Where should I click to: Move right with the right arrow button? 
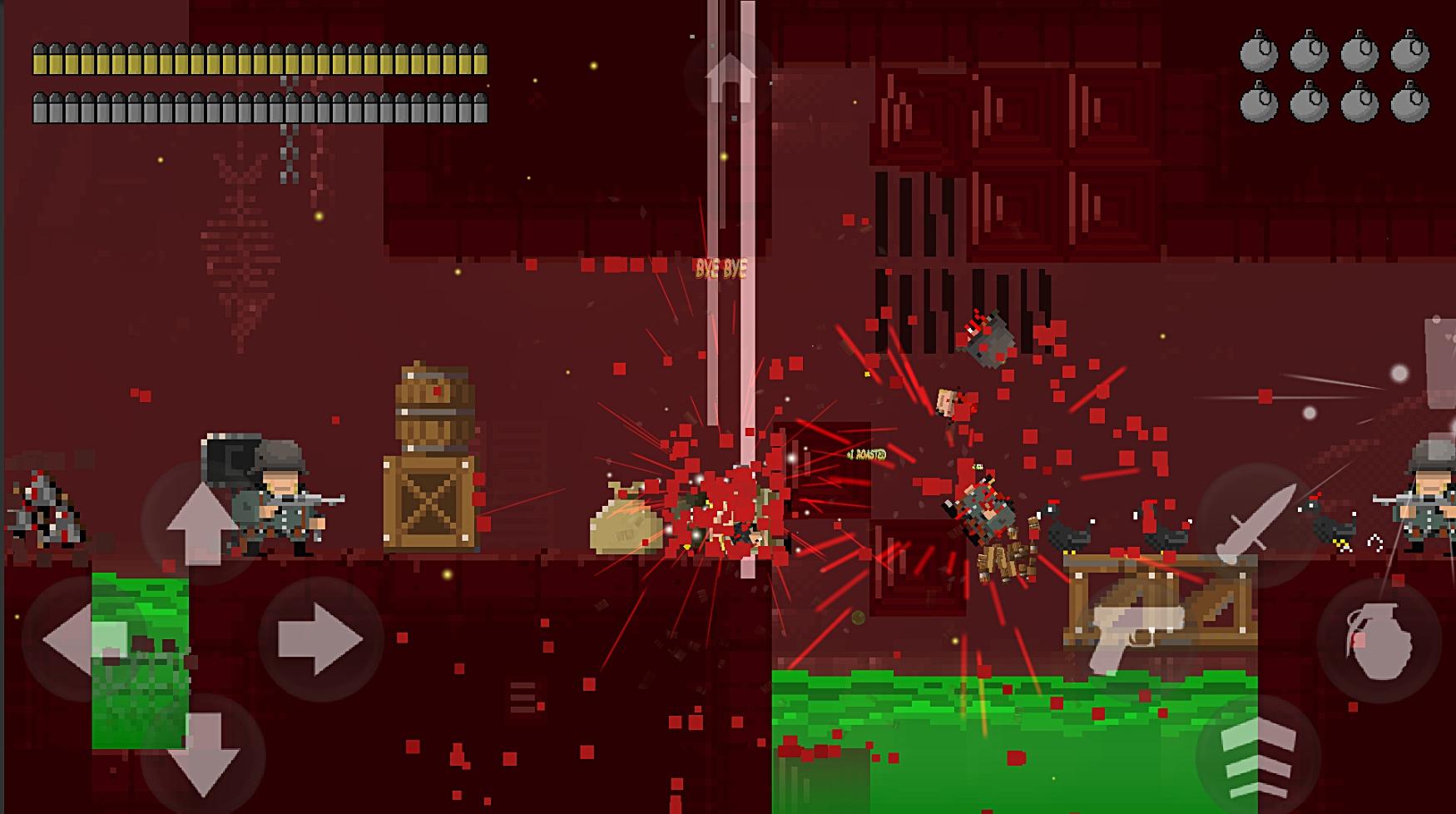320,639
